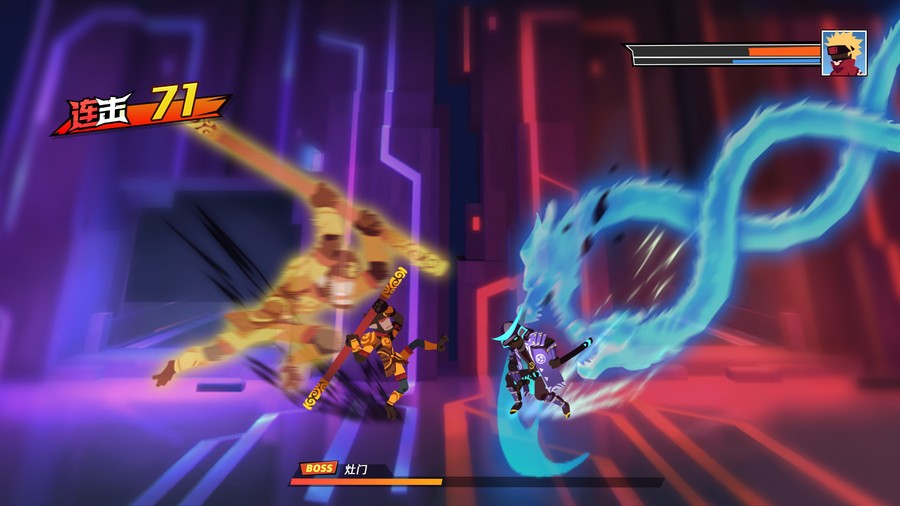This screenshot has width=900, height=506.
Task: Click the blond-haired player portrait
Action: click(844, 53)
